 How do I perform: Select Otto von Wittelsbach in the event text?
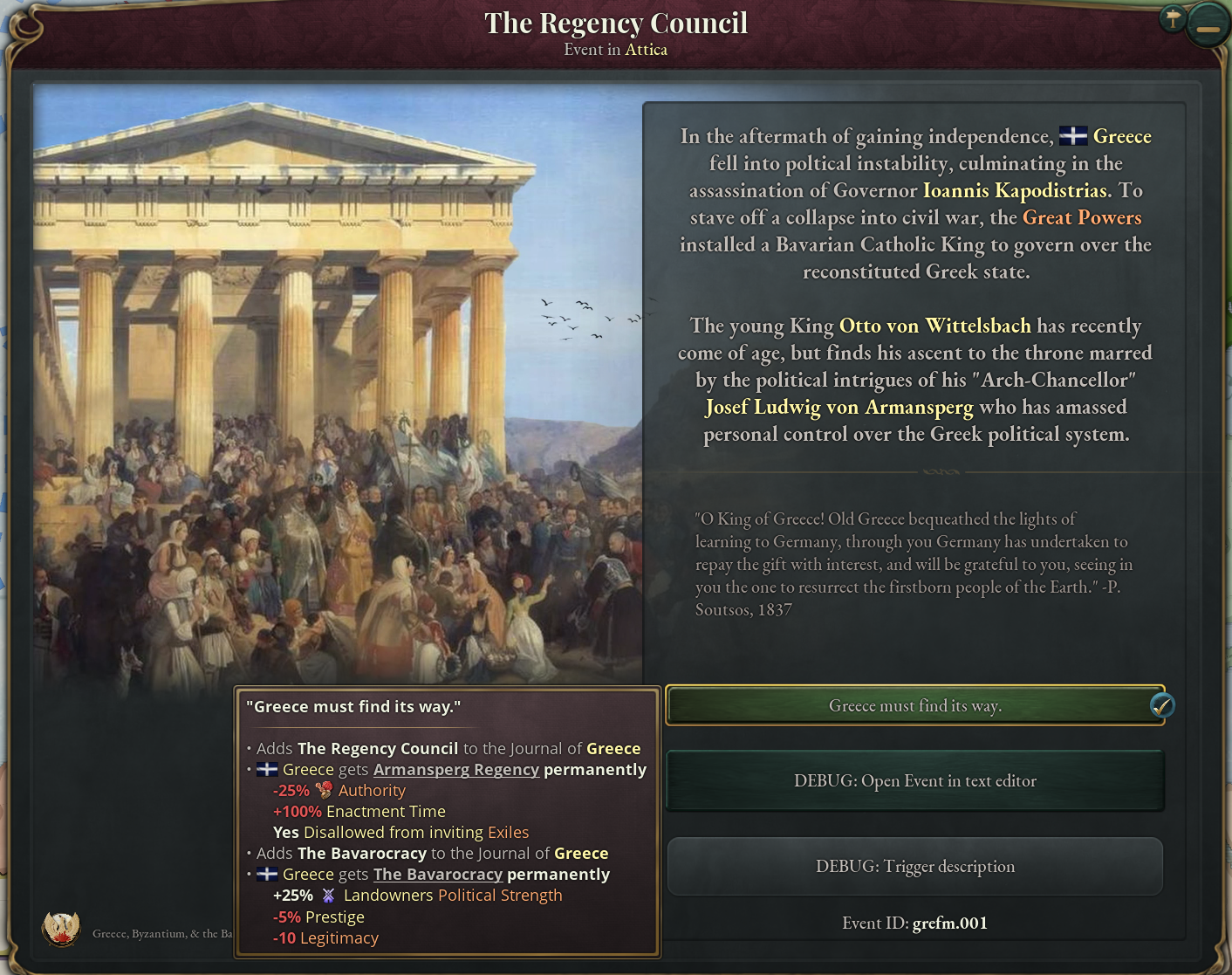point(935,326)
